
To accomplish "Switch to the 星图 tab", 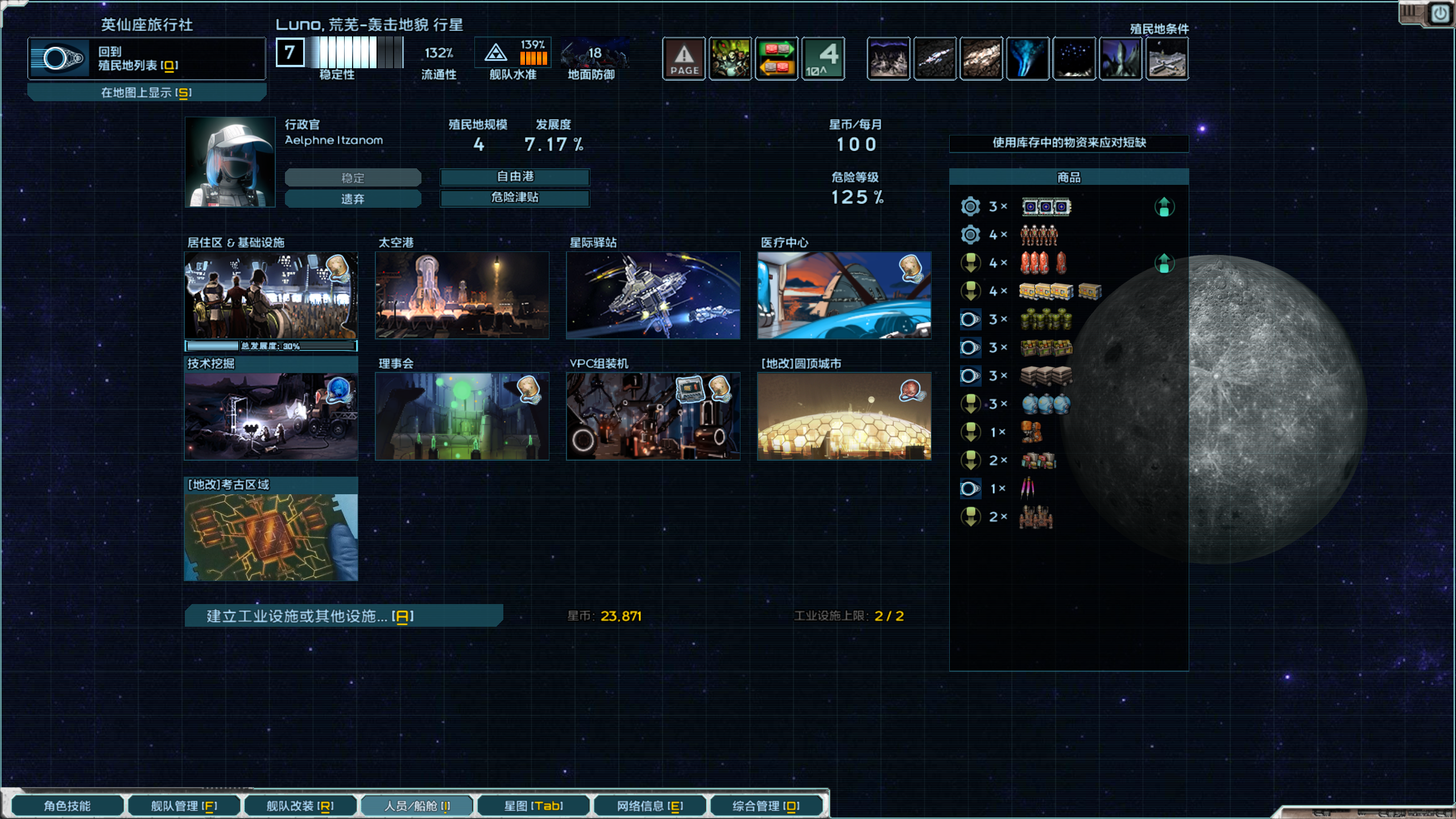I will 533,805.
